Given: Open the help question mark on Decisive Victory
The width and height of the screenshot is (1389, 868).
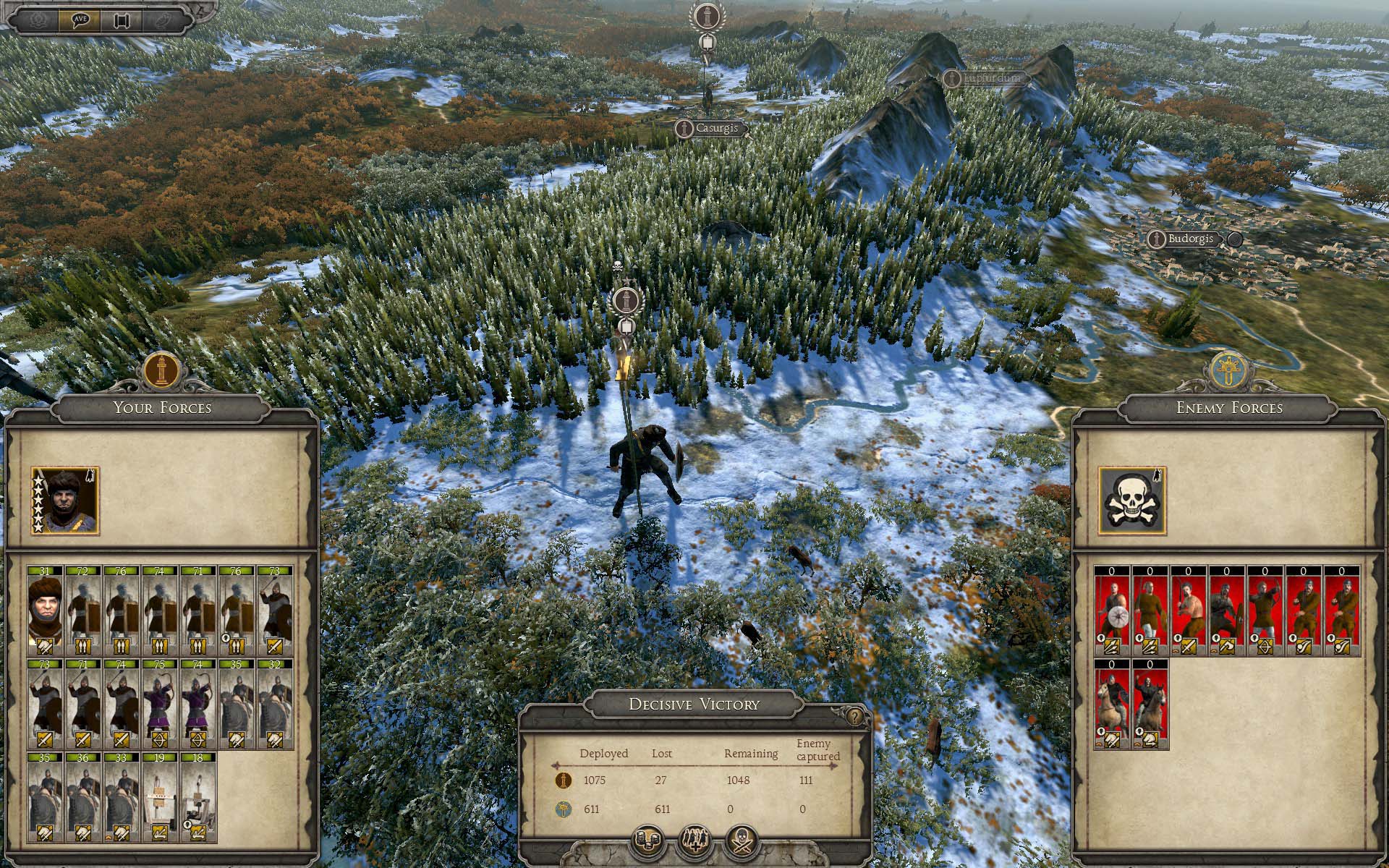Looking at the screenshot, I should pyautogui.click(x=855, y=717).
